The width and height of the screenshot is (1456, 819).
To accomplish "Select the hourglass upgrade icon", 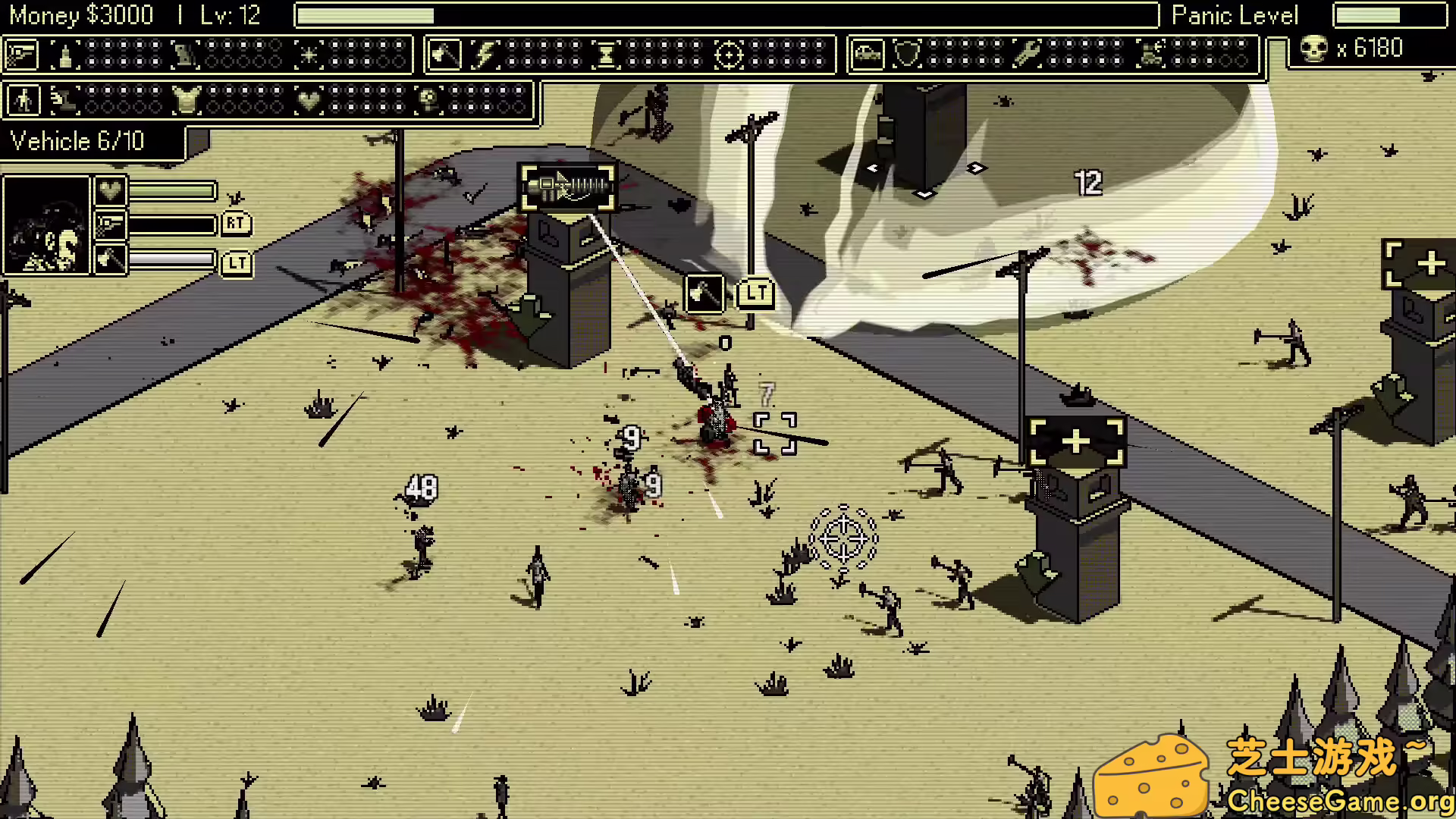I will pyautogui.click(x=607, y=55).
